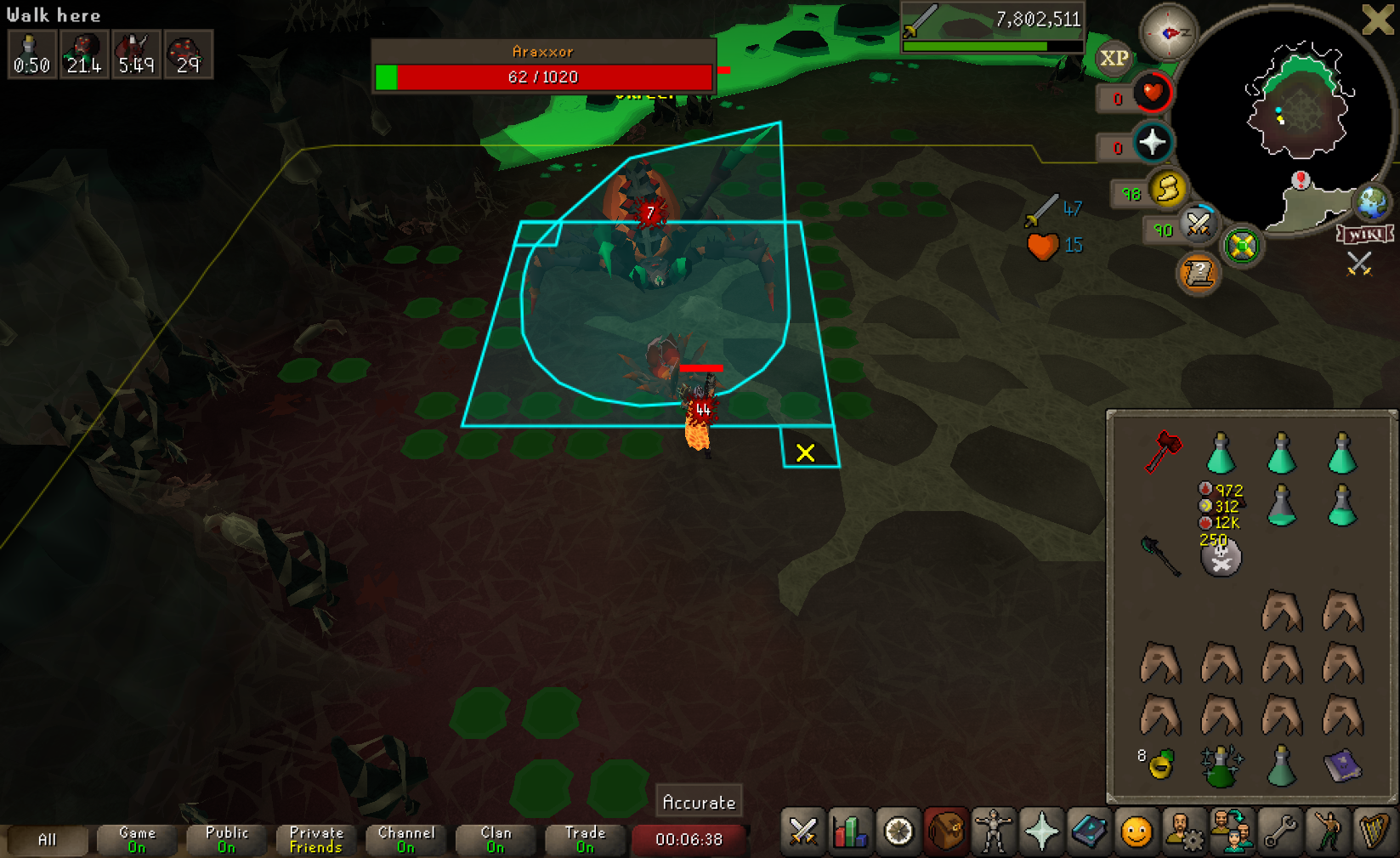This screenshot has width=1400, height=858.
Task: Open the world map globe
Action: click(1372, 202)
